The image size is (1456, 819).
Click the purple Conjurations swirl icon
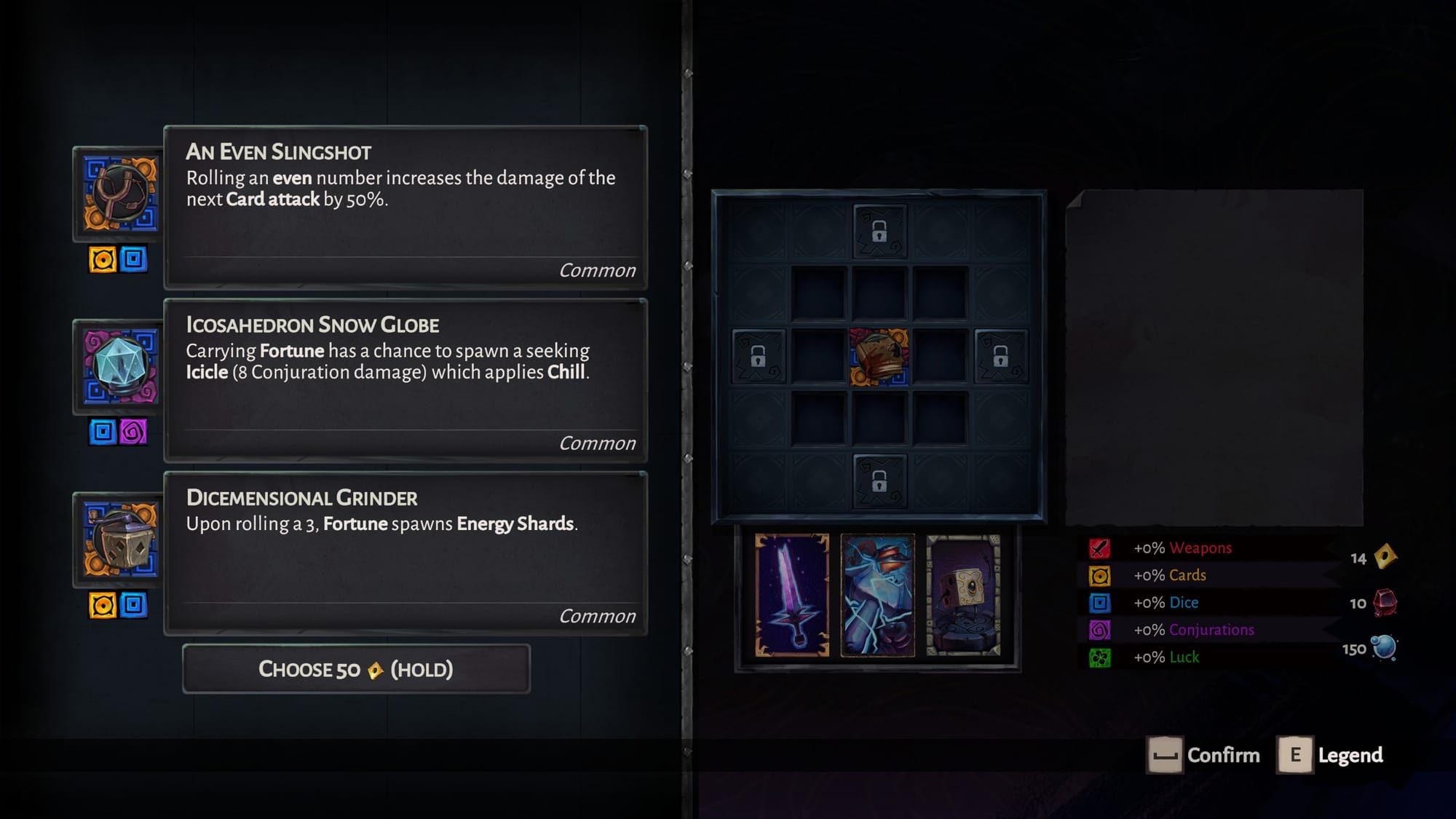1101,629
